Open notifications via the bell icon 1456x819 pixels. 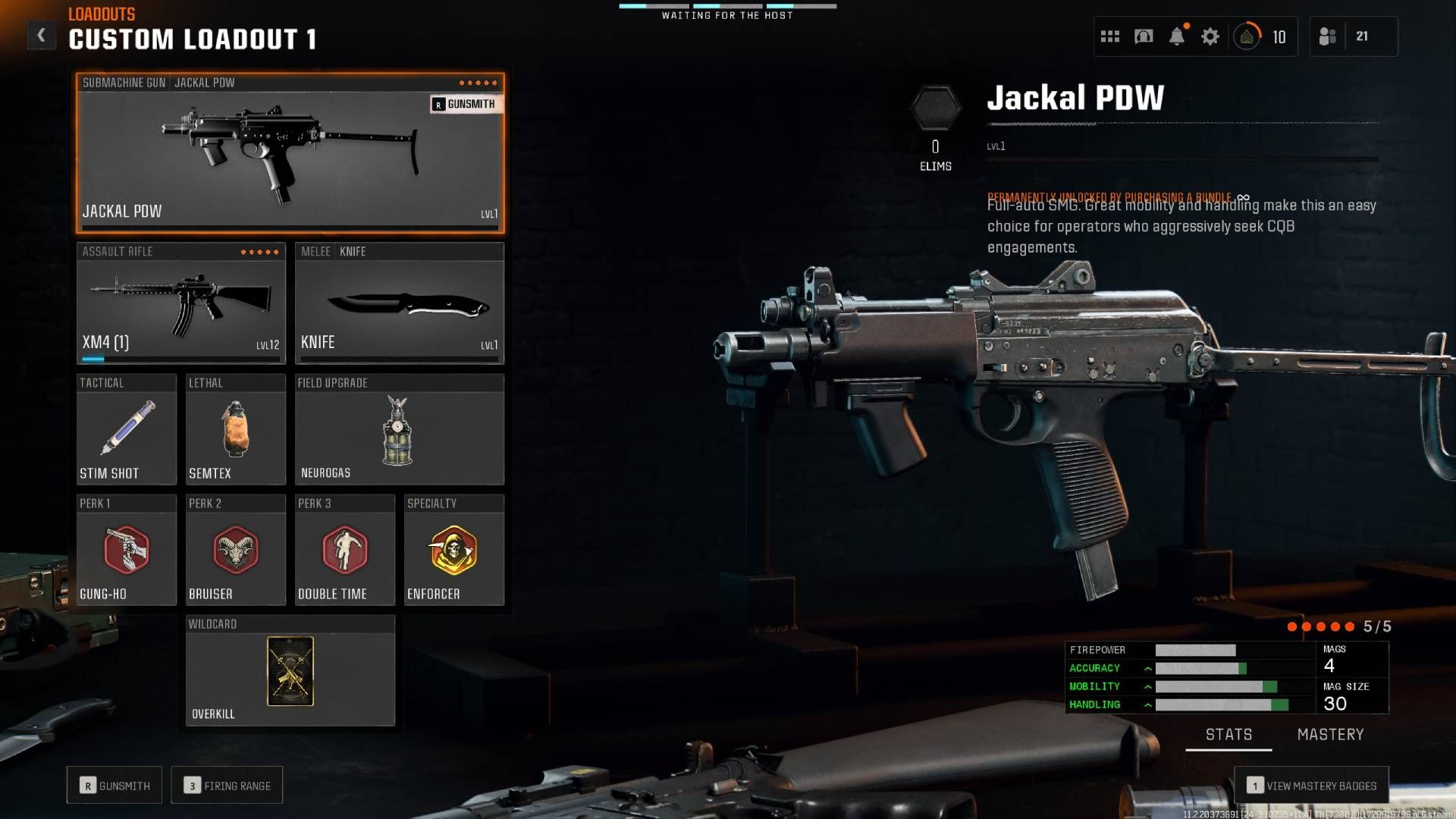click(1178, 36)
